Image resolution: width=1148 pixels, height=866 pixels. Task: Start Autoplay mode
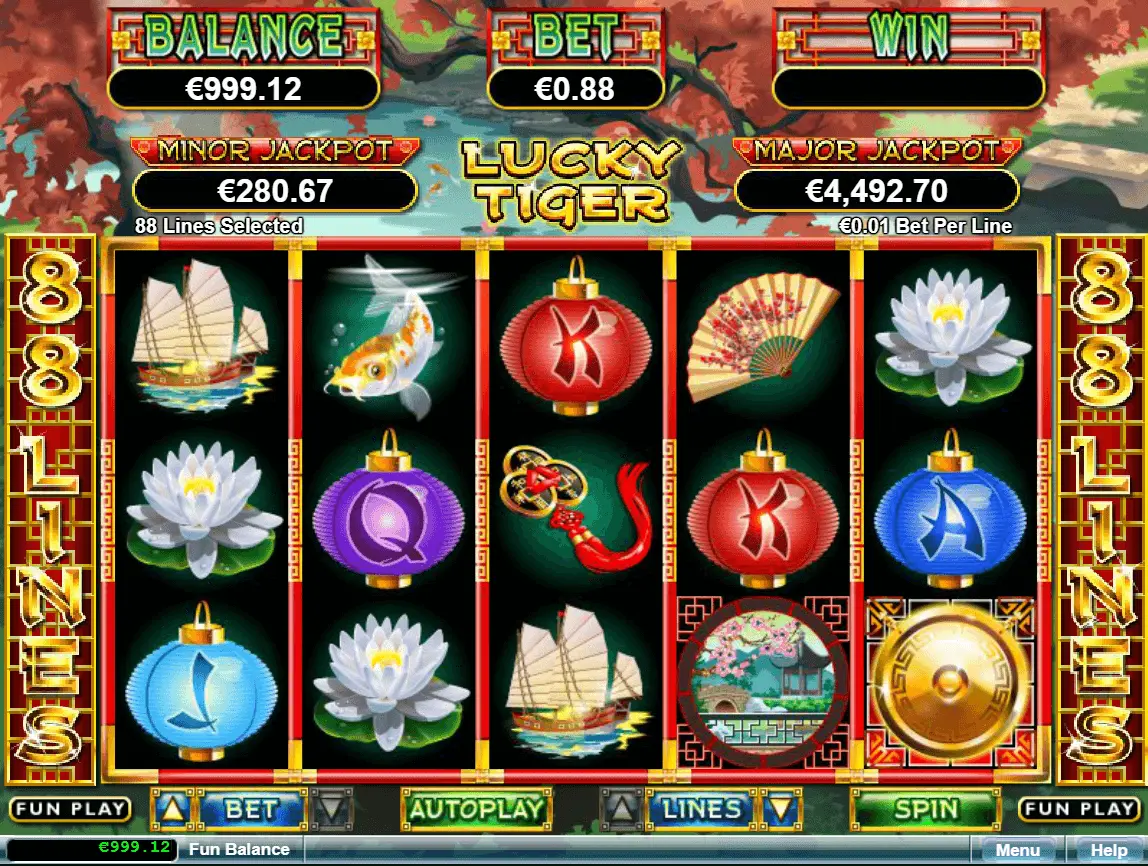[476, 809]
